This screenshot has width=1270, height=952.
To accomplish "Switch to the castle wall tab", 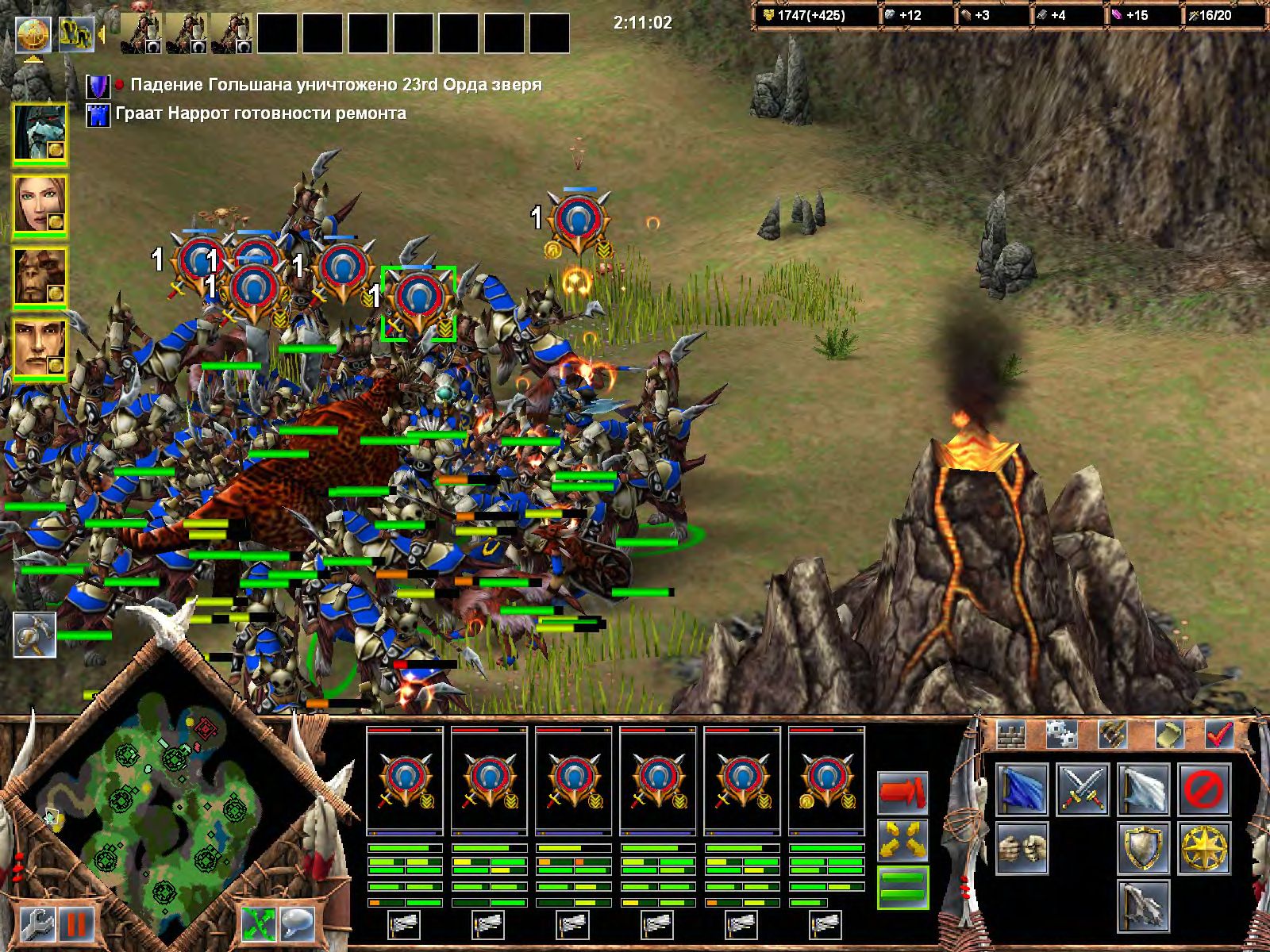I will coord(1011,734).
